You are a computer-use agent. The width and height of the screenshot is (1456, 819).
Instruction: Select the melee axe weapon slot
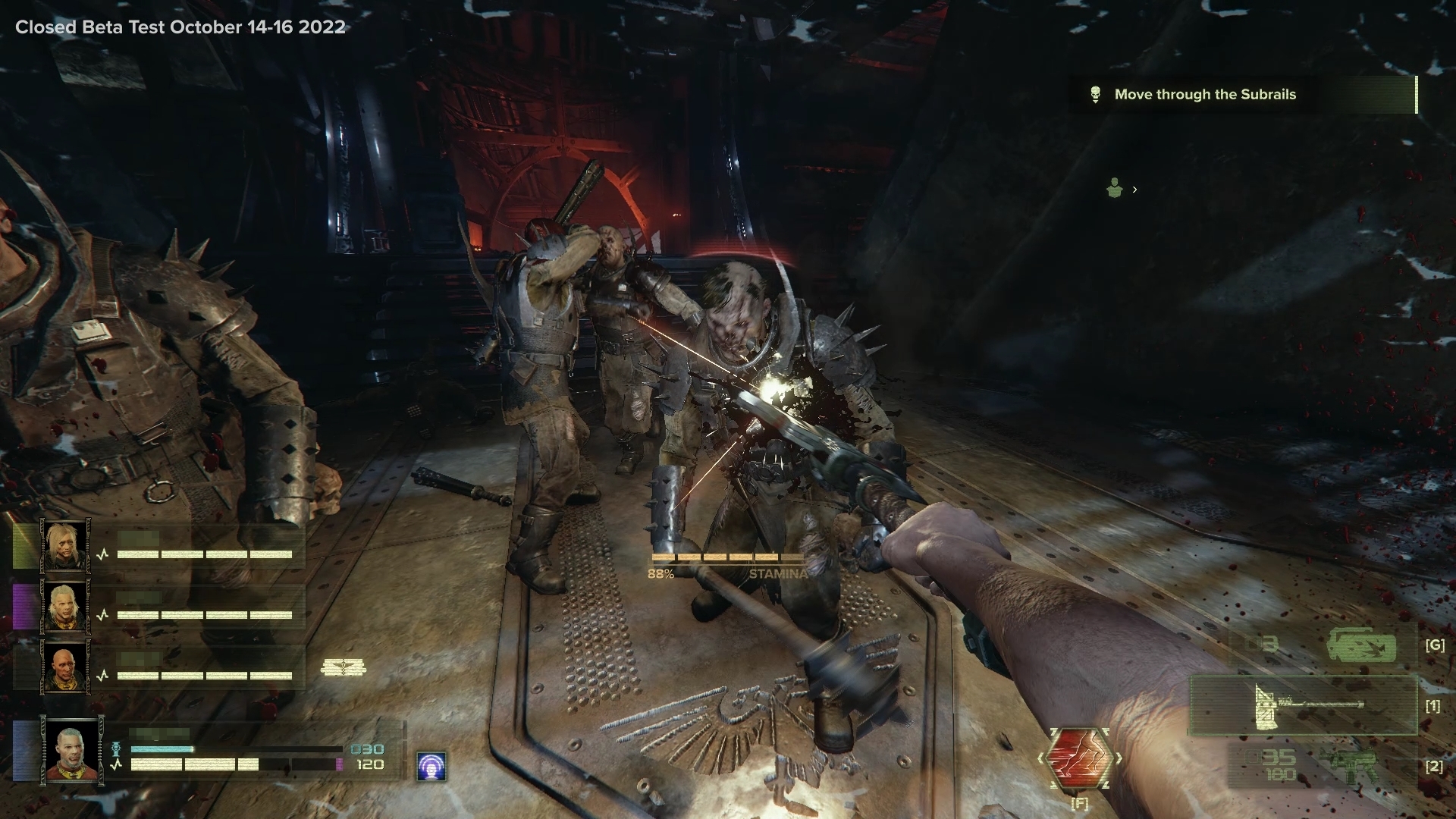coord(1303,706)
